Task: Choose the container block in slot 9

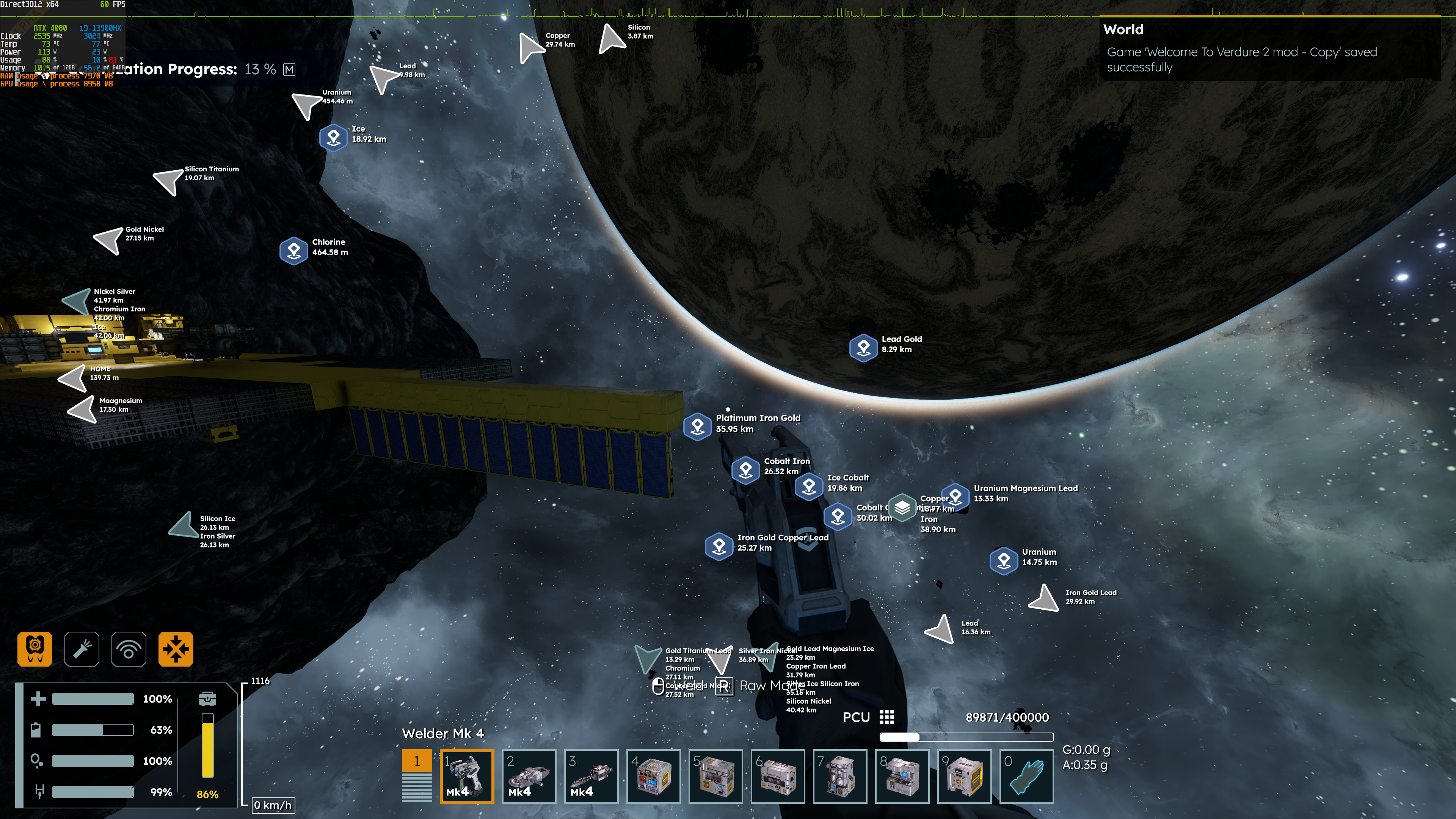Action: click(x=964, y=775)
